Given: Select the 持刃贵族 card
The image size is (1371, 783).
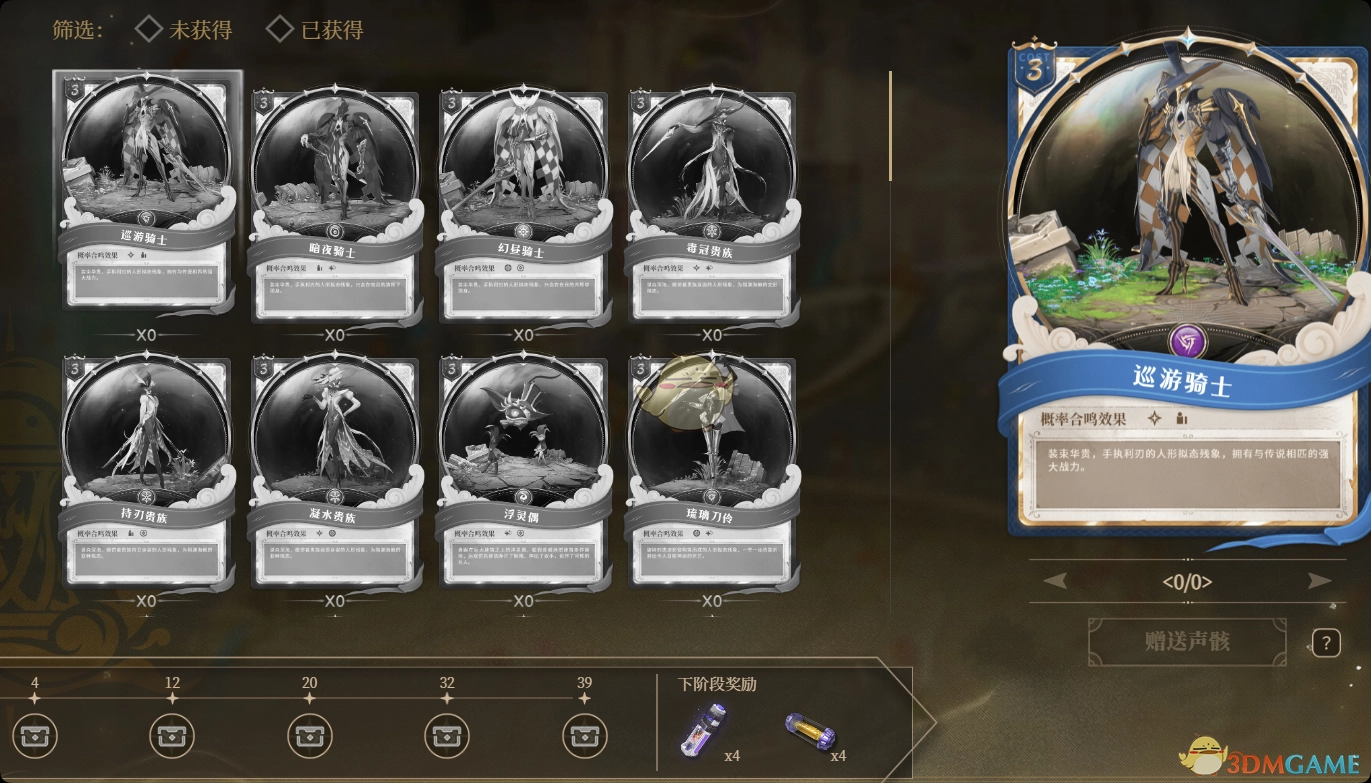Looking at the screenshot, I should point(147,468).
